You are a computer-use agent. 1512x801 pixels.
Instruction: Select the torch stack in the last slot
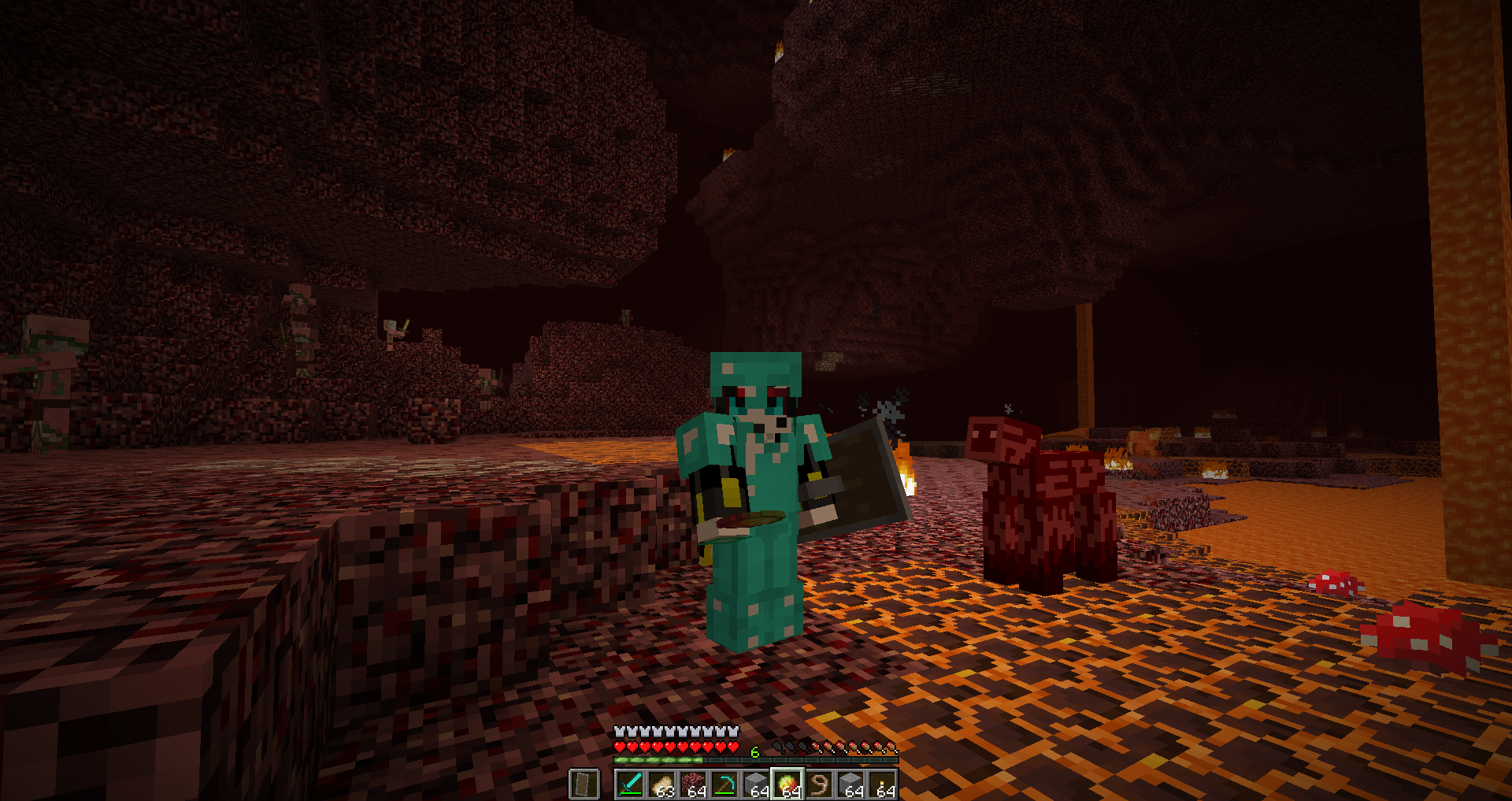tap(882, 782)
